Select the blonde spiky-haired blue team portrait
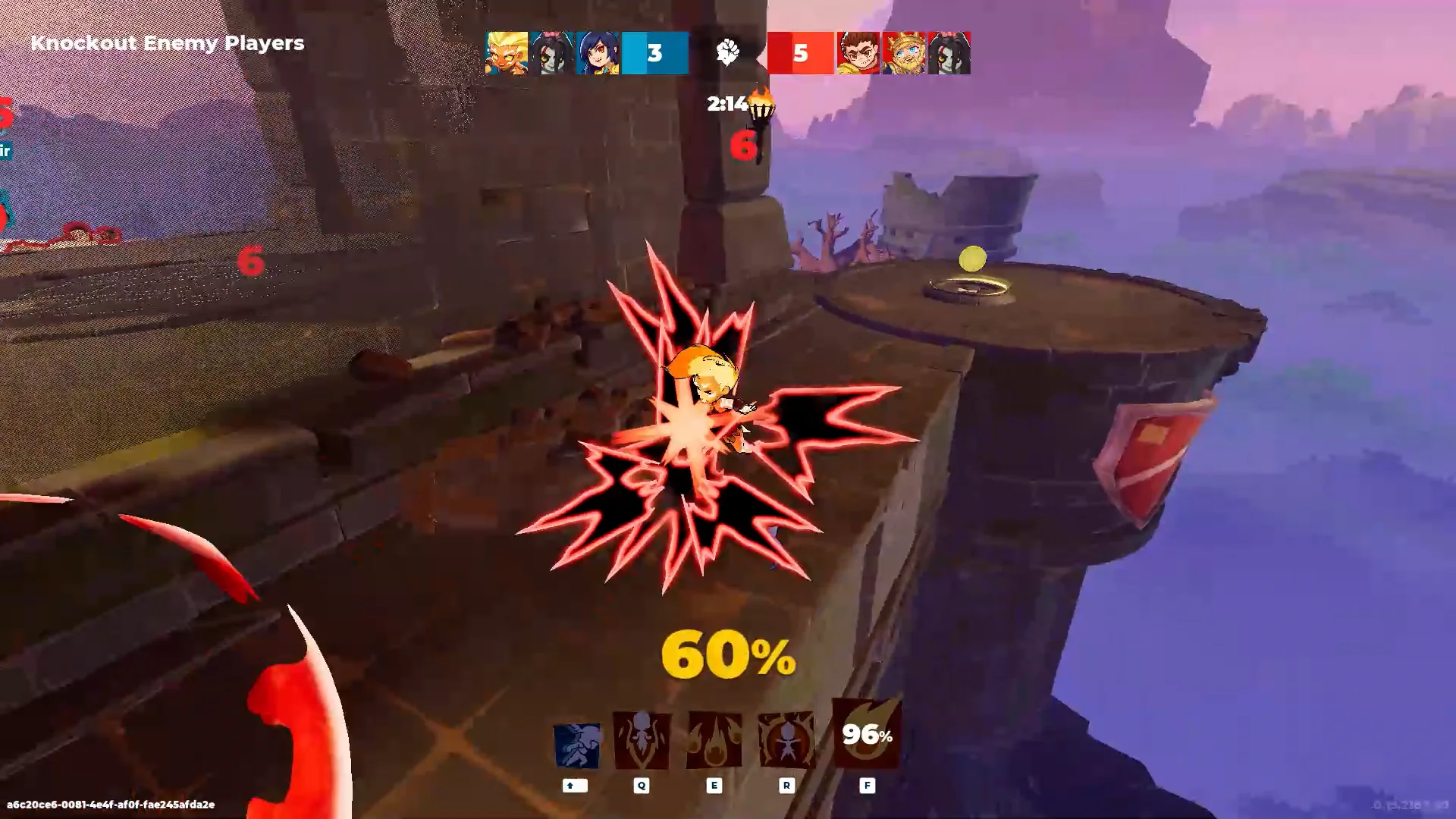Viewport: 1456px width, 819px height. pos(507,53)
